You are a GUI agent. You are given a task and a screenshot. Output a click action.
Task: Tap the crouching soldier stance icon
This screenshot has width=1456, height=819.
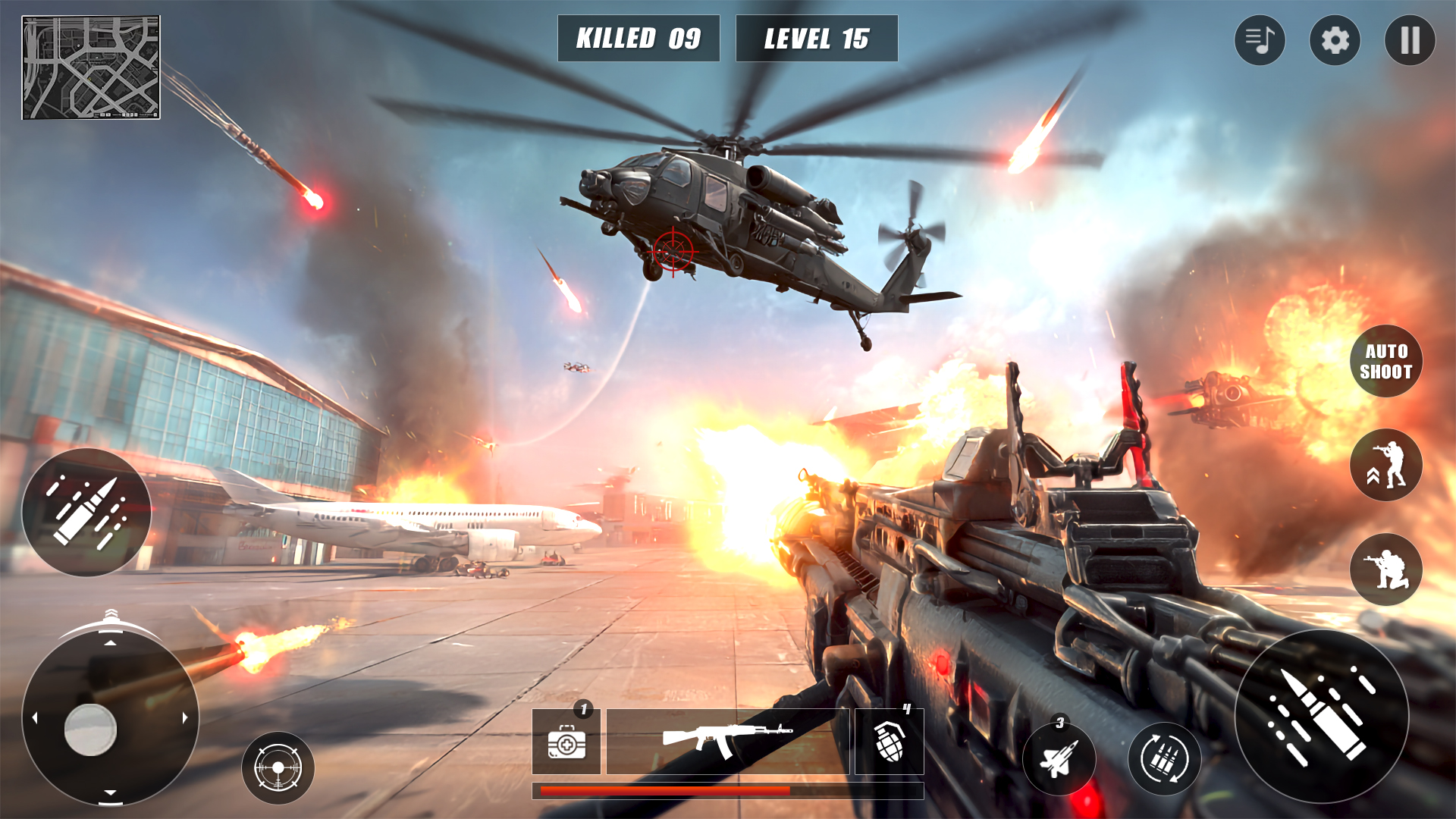point(1385,570)
